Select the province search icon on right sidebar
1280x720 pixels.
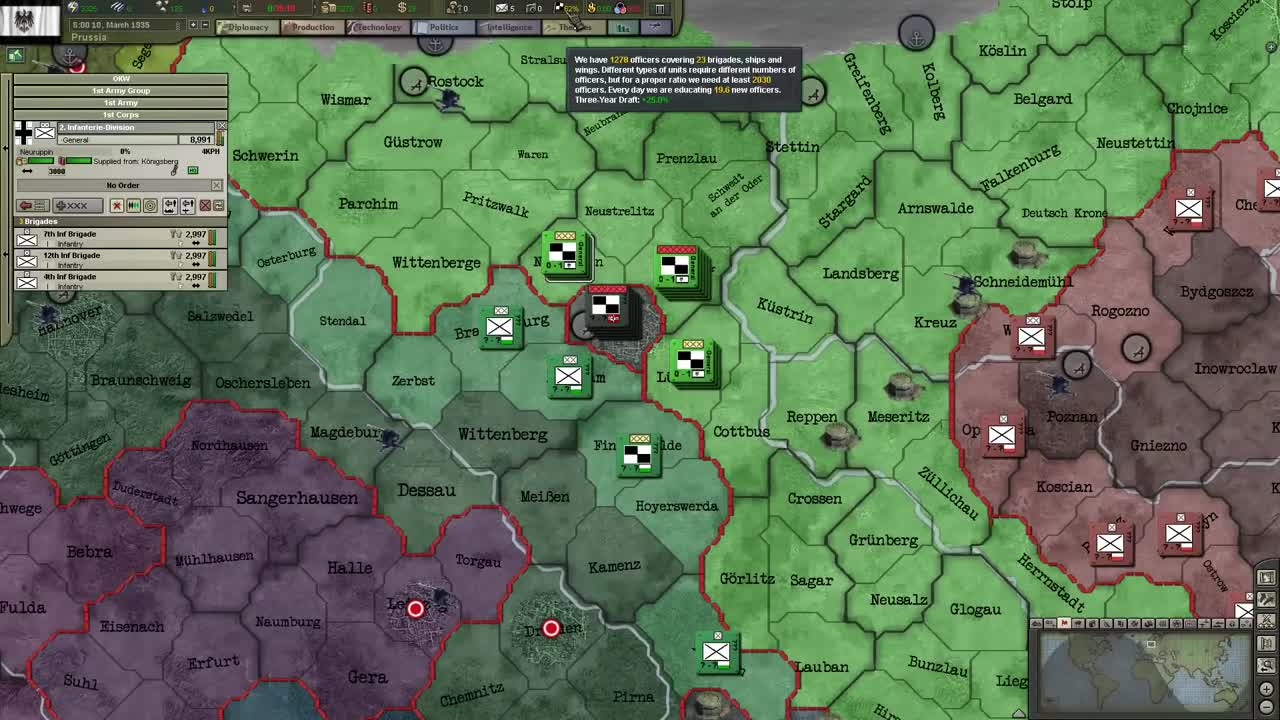(1268, 660)
